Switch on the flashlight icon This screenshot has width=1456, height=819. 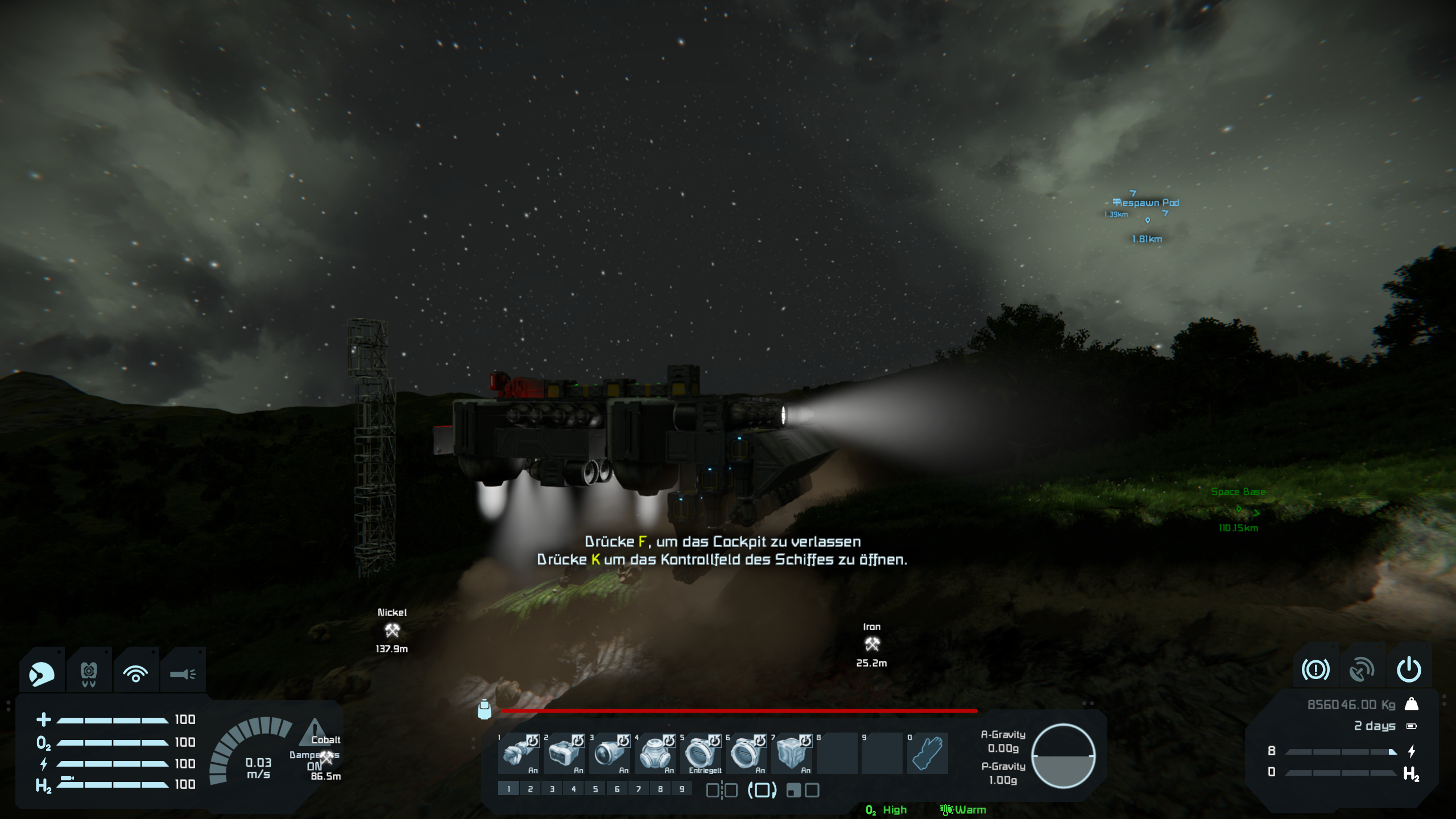tap(183, 675)
